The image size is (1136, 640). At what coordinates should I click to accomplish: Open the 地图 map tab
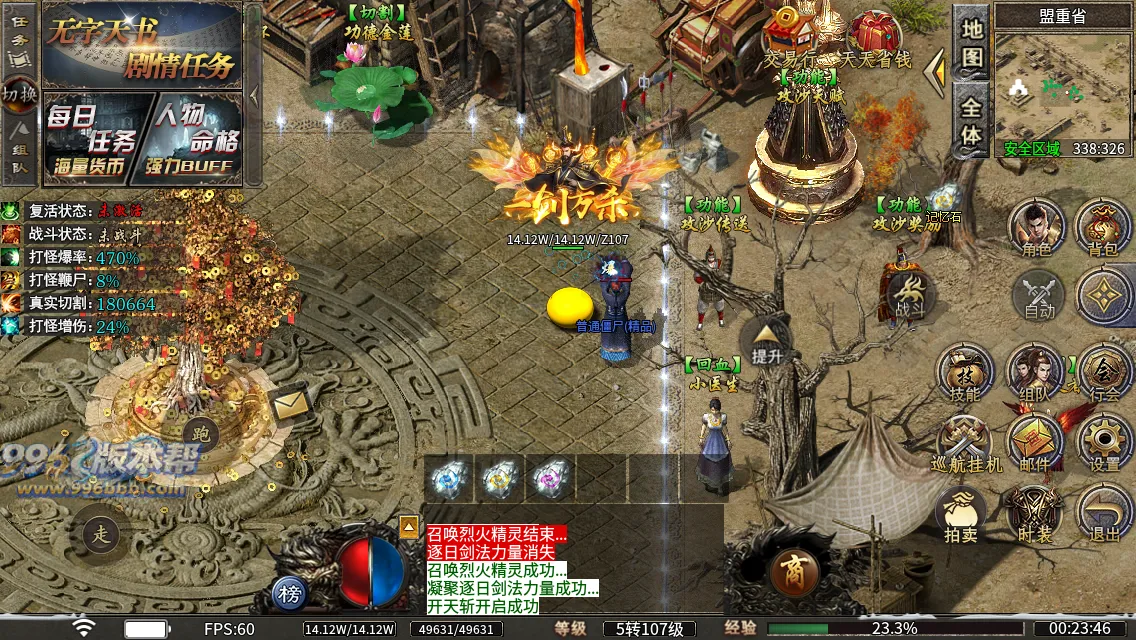(972, 42)
